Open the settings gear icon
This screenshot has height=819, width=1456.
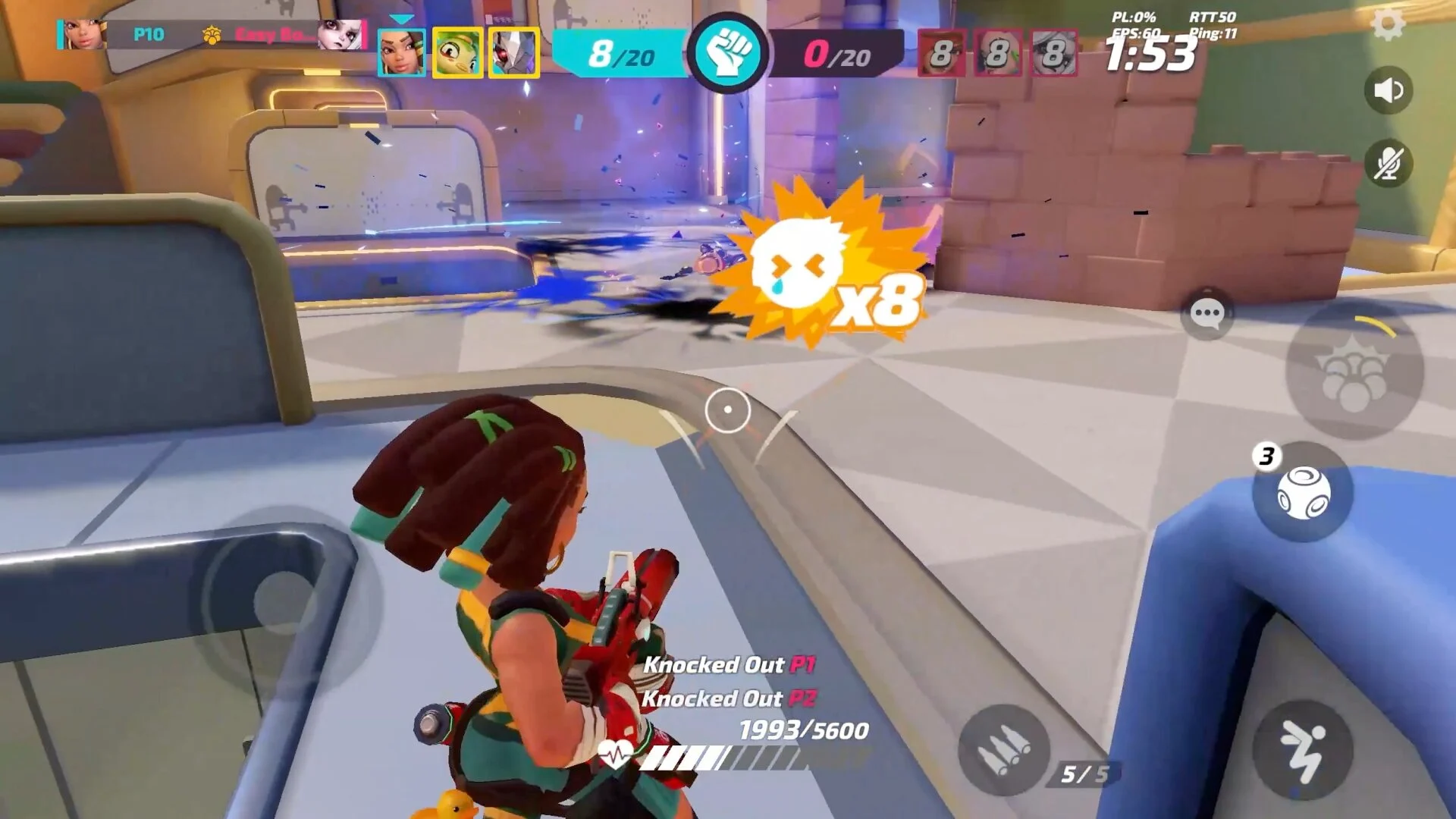point(1390,24)
